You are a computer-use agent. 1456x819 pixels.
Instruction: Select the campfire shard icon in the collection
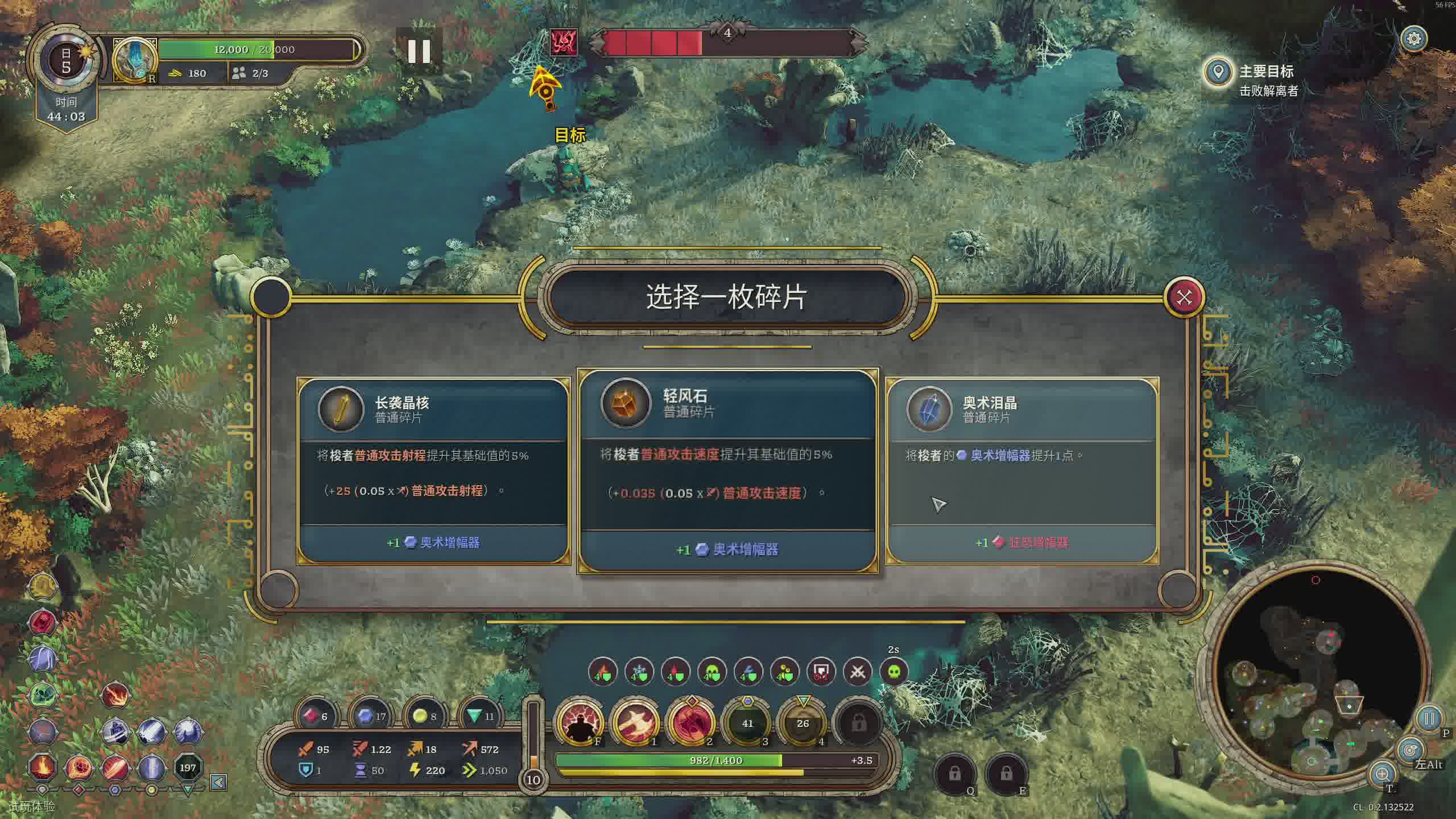[42, 767]
